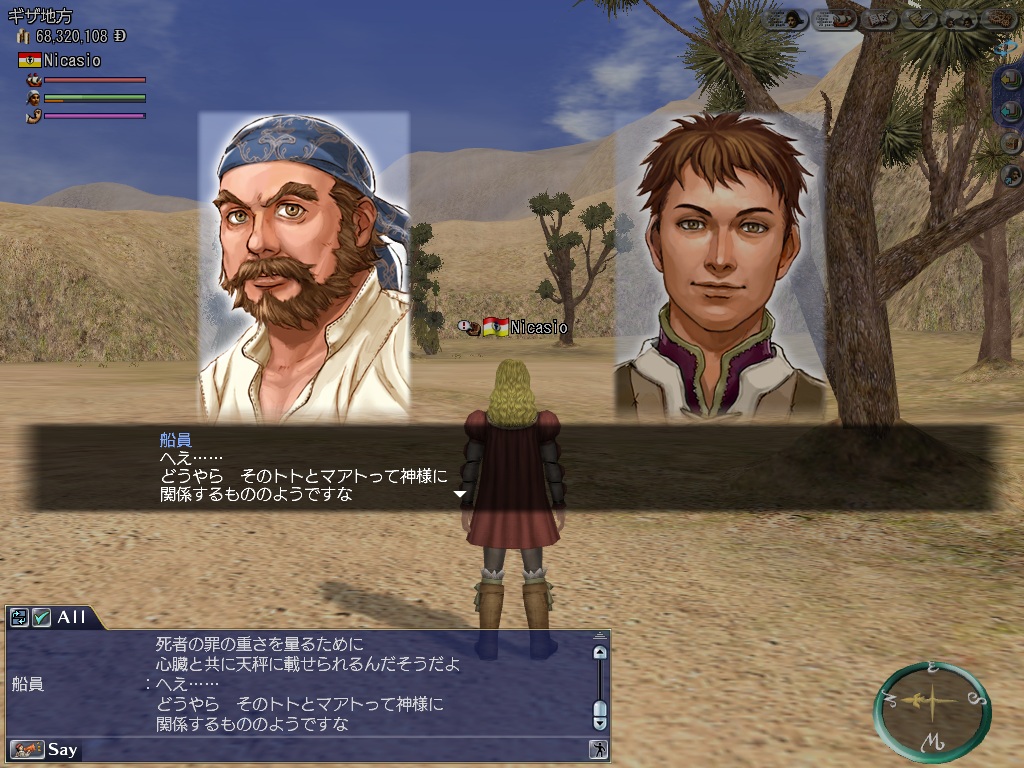Toggle the green checkmark chat filter
This screenshot has width=1024, height=768.
tap(41, 617)
